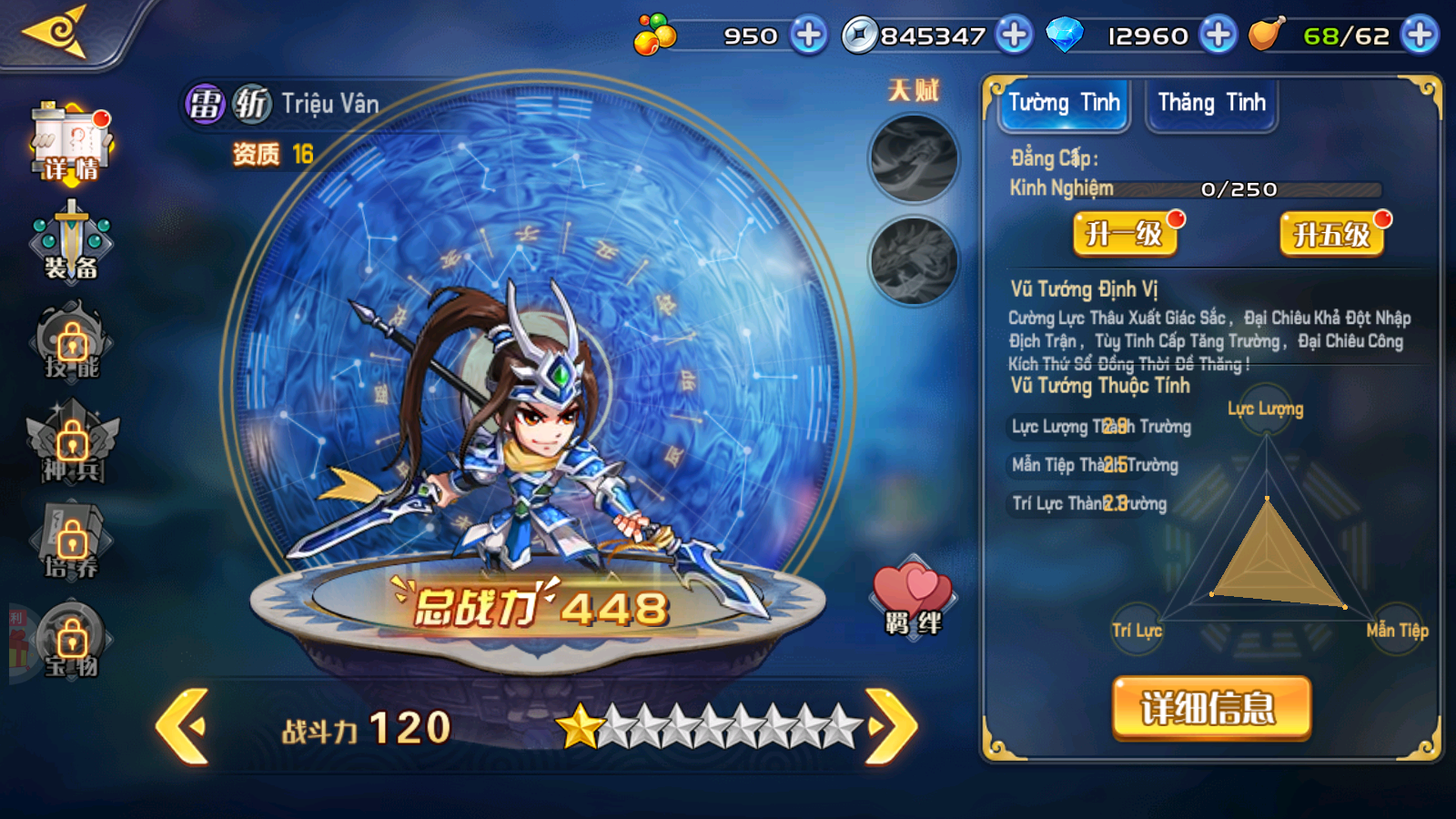Screen dimensions: 1456x819
Task: Switch to the Tường Tình tab
Action: coord(1064,104)
